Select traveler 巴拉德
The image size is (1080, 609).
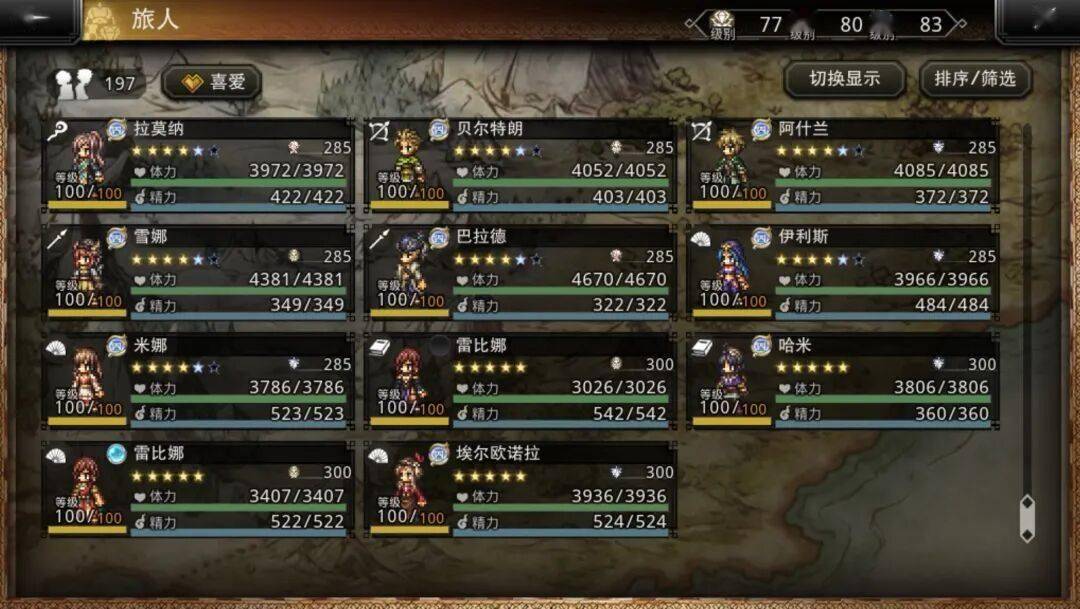520,273
